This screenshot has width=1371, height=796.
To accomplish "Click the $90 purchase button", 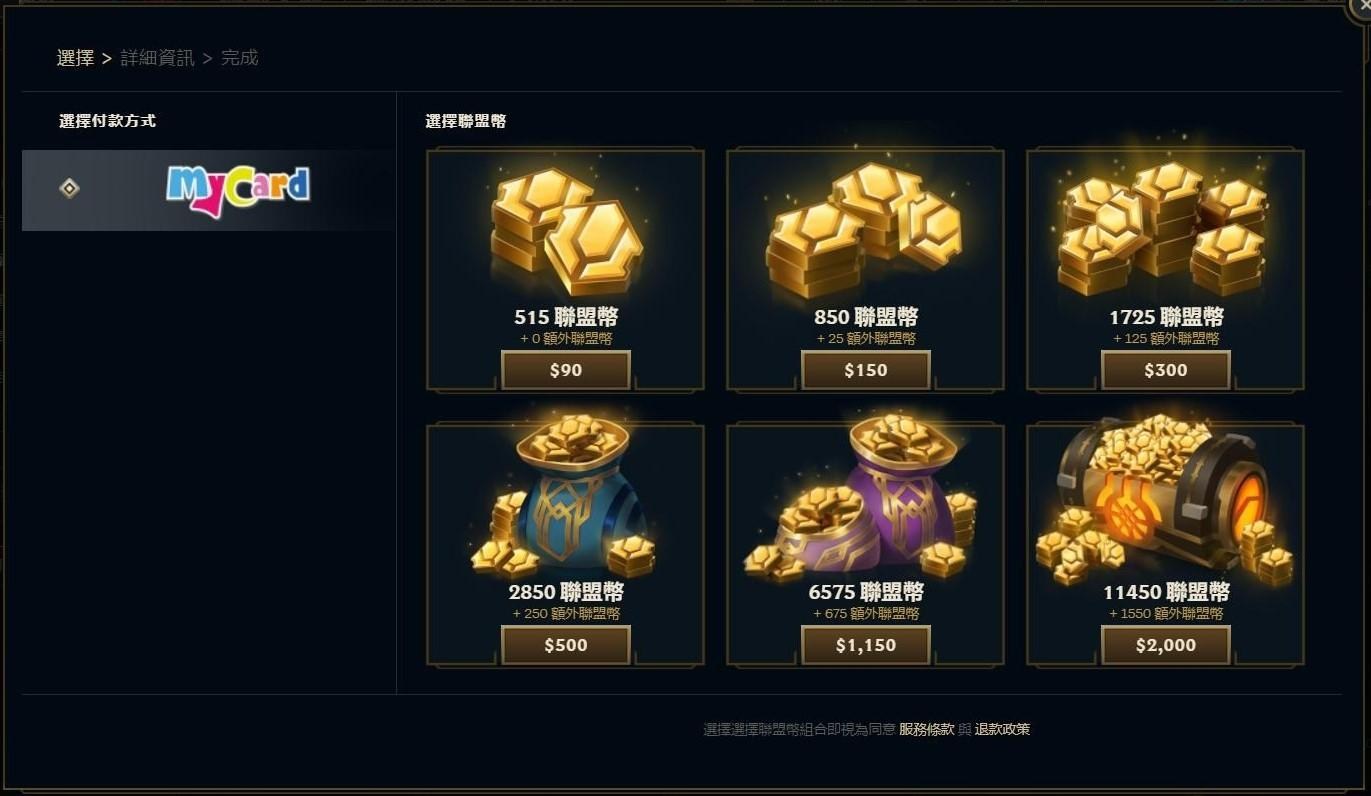I will pyautogui.click(x=565, y=369).
